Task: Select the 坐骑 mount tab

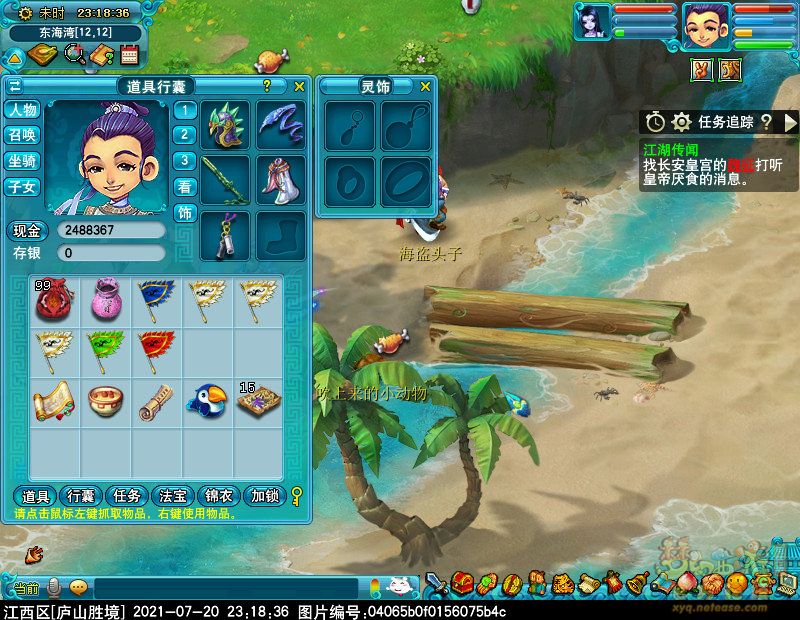Action: tap(22, 161)
